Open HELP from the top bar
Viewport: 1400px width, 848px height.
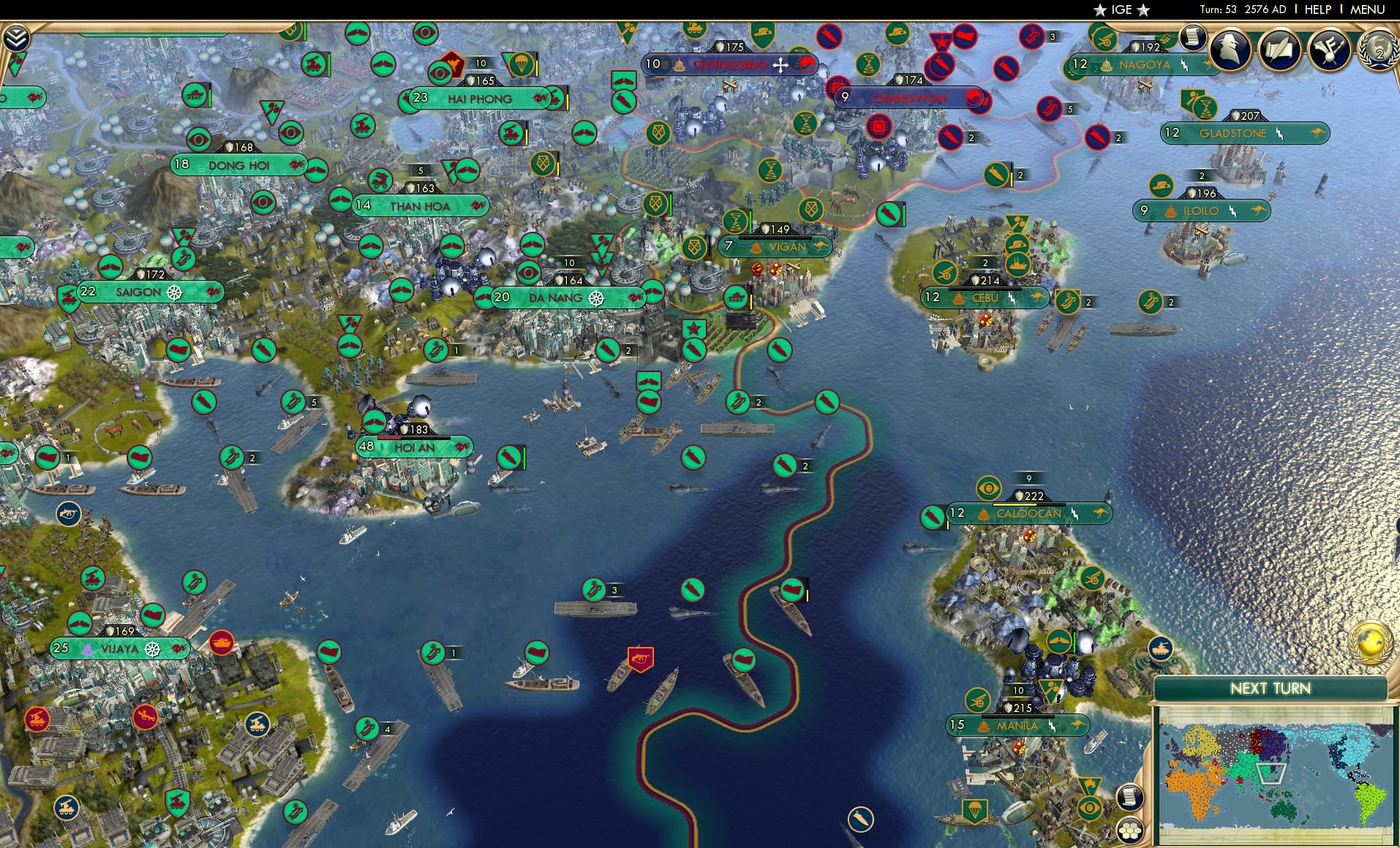click(1317, 10)
